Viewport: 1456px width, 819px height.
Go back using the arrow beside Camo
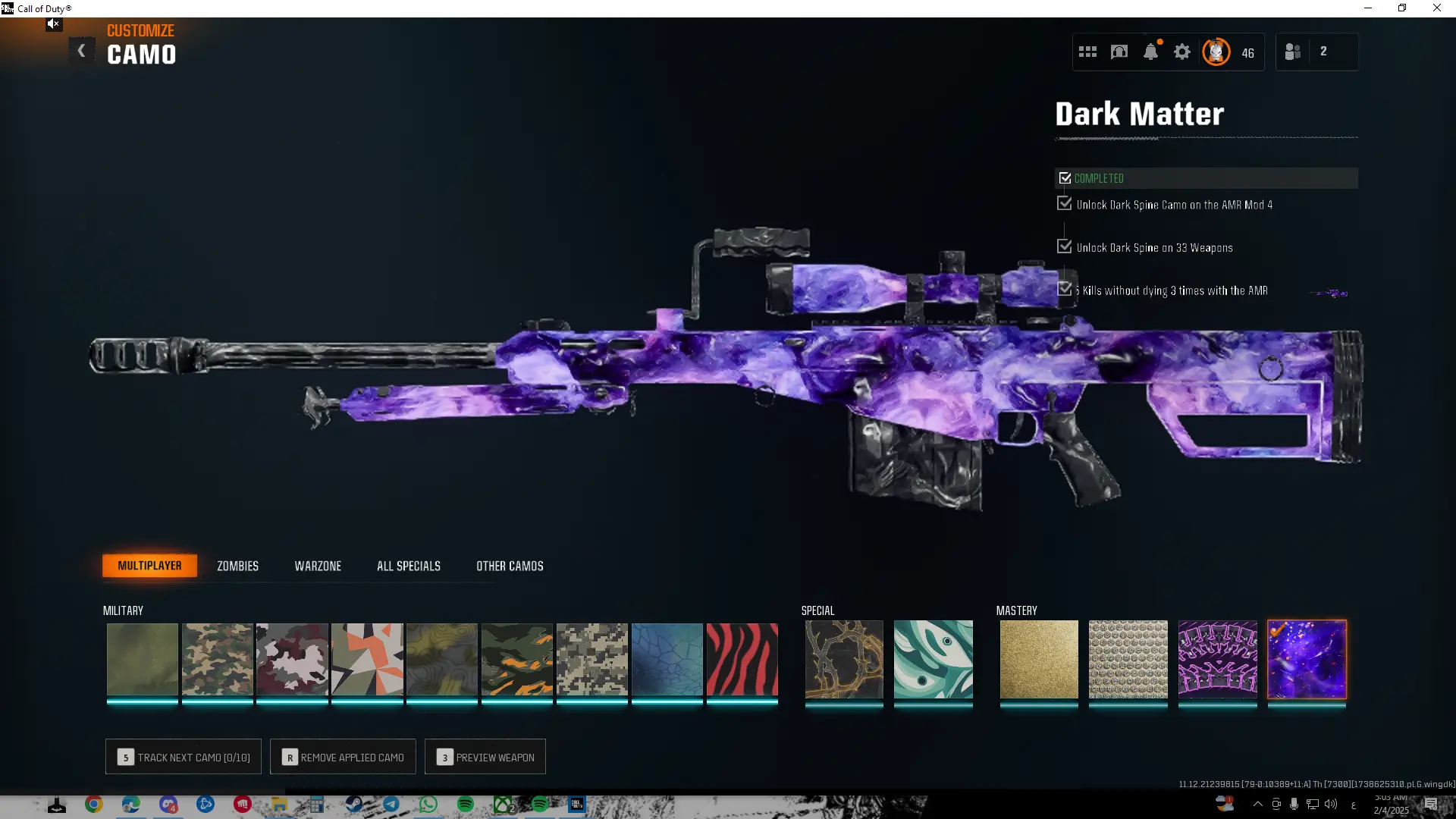point(82,52)
